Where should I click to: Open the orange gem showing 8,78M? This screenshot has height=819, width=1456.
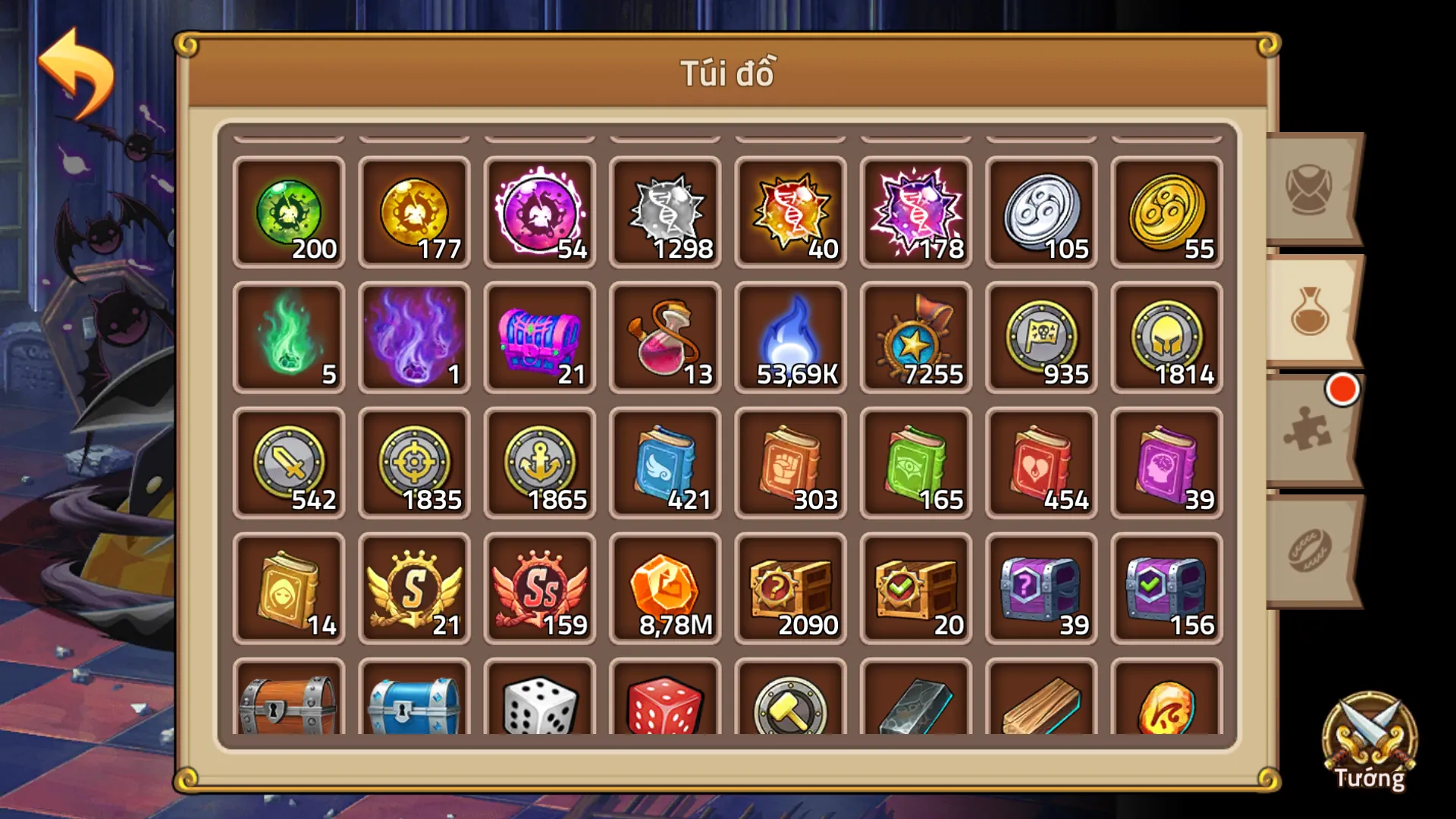pyautogui.click(x=664, y=590)
